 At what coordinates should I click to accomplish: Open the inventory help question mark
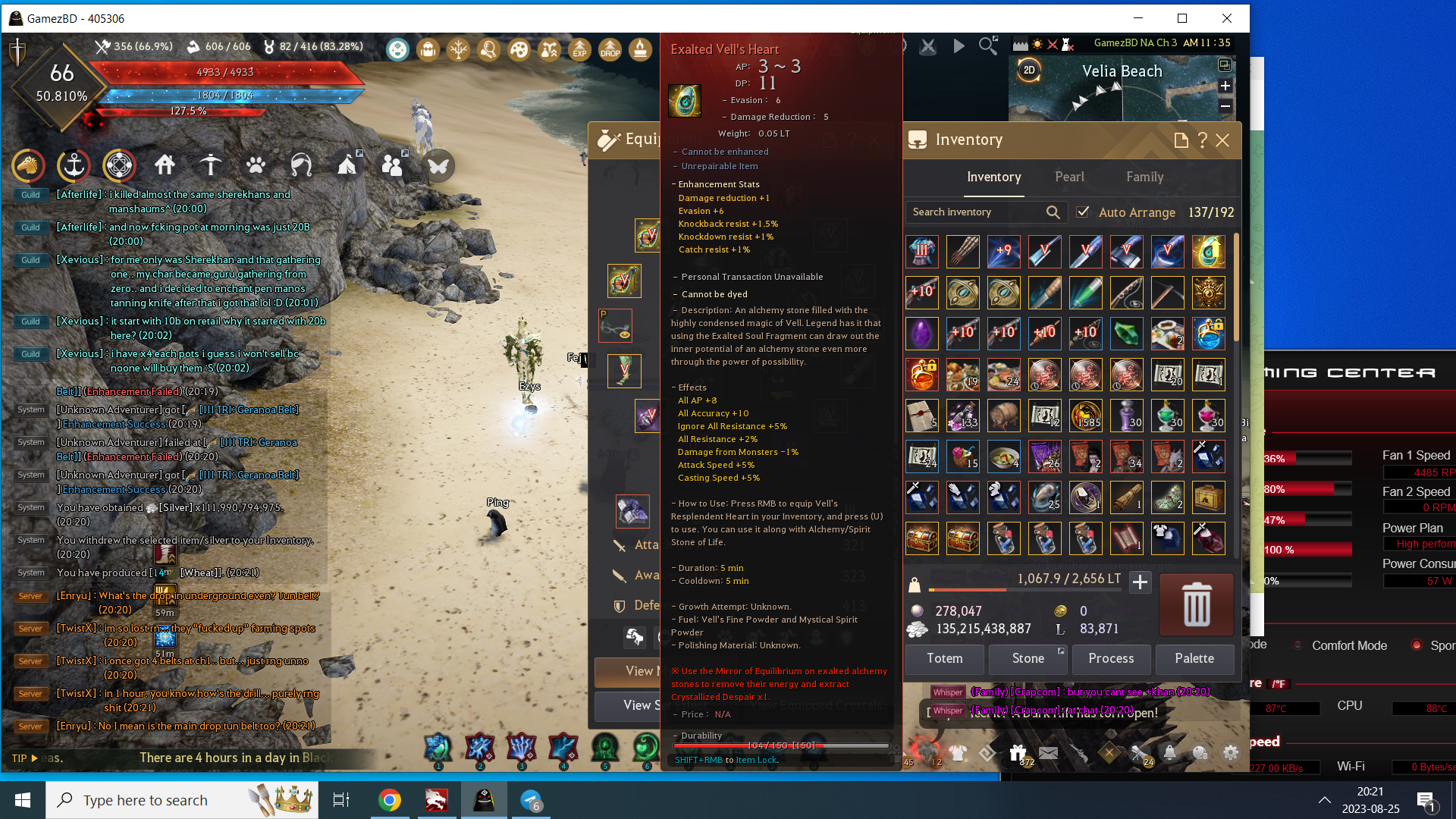(x=1202, y=140)
